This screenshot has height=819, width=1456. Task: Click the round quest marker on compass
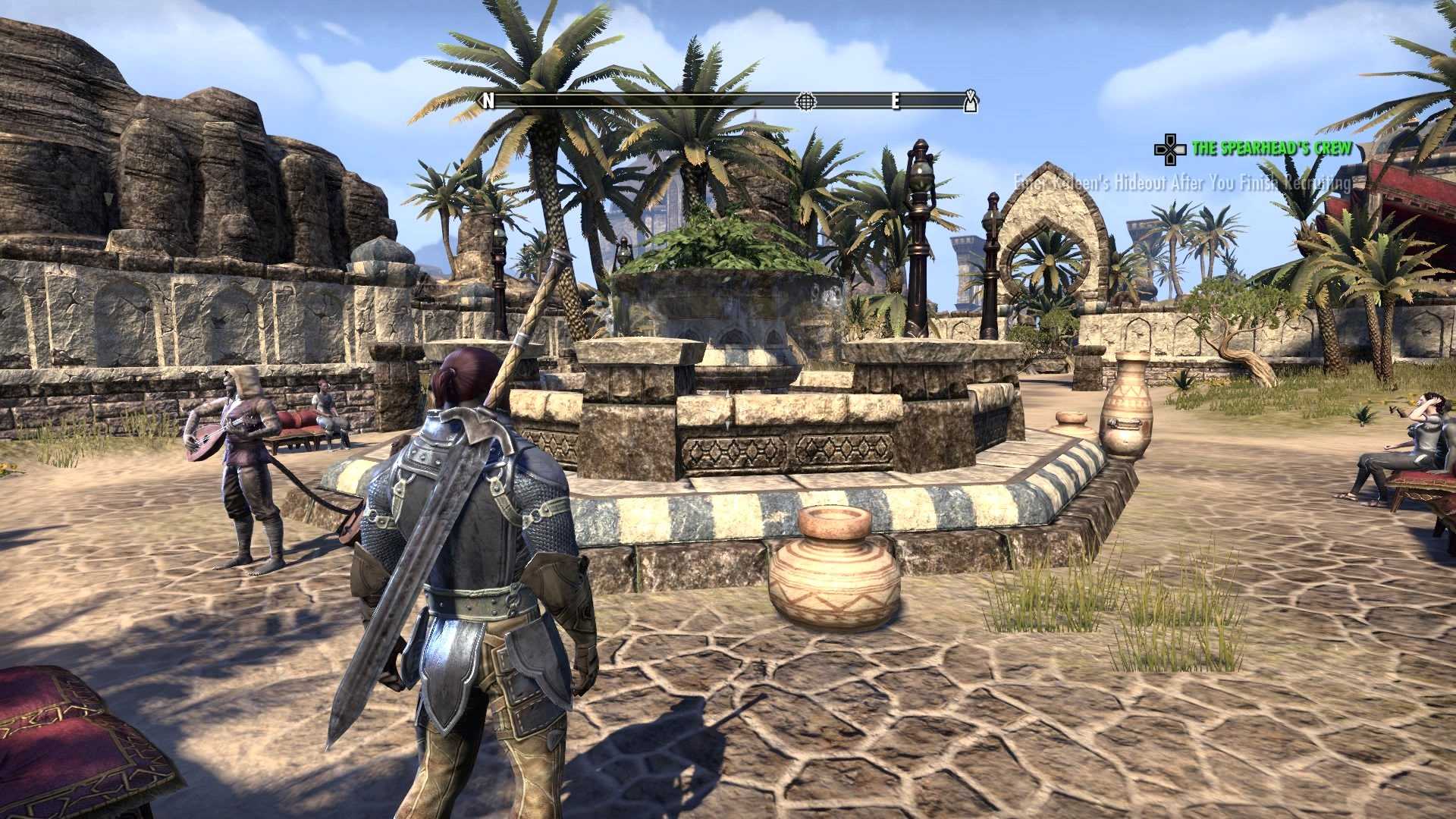pyautogui.click(x=805, y=101)
